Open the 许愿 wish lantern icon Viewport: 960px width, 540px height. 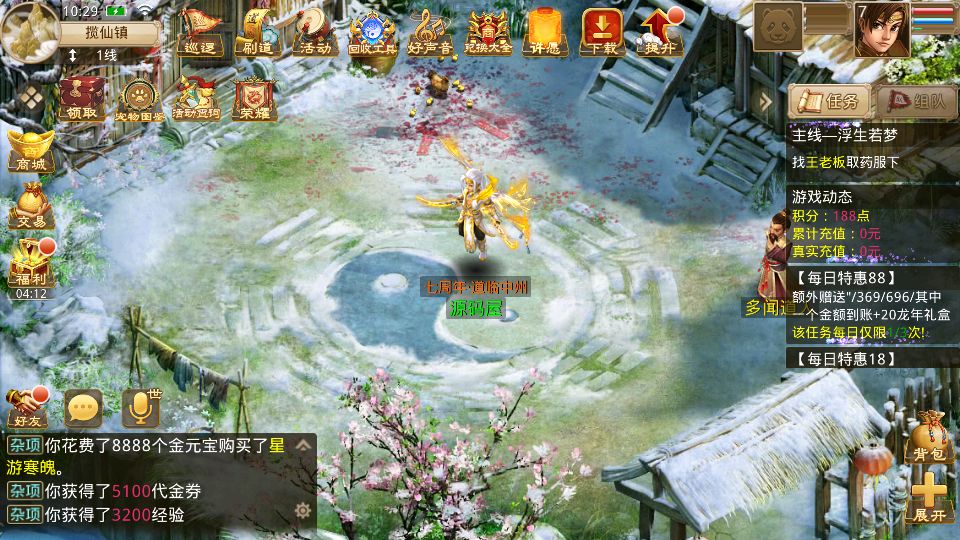(x=545, y=31)
